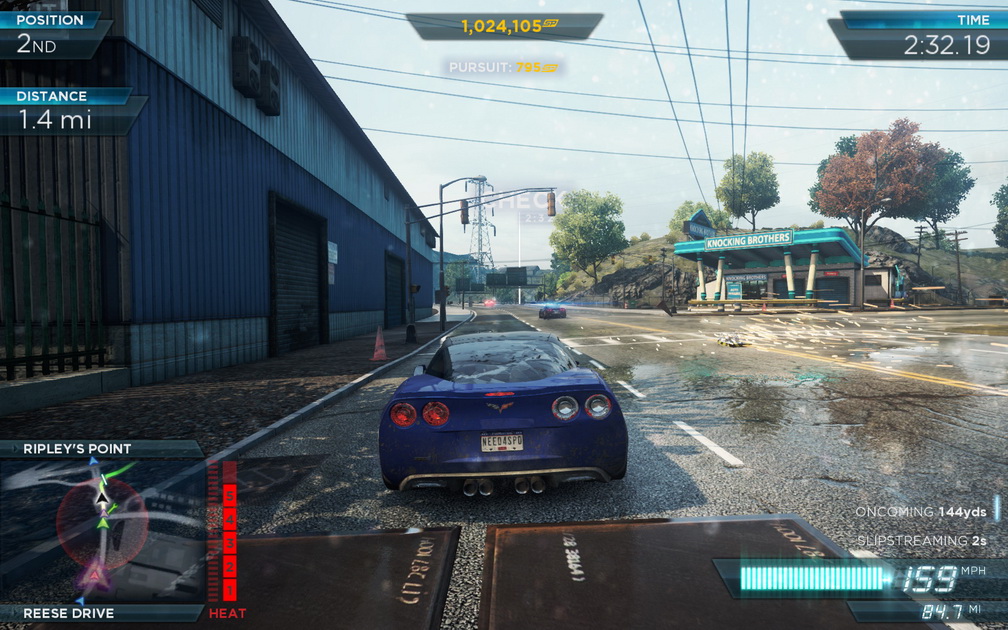Click the Reese Drive street label
The height and width of the screenshot is (630, 1008).
(69, 613)
